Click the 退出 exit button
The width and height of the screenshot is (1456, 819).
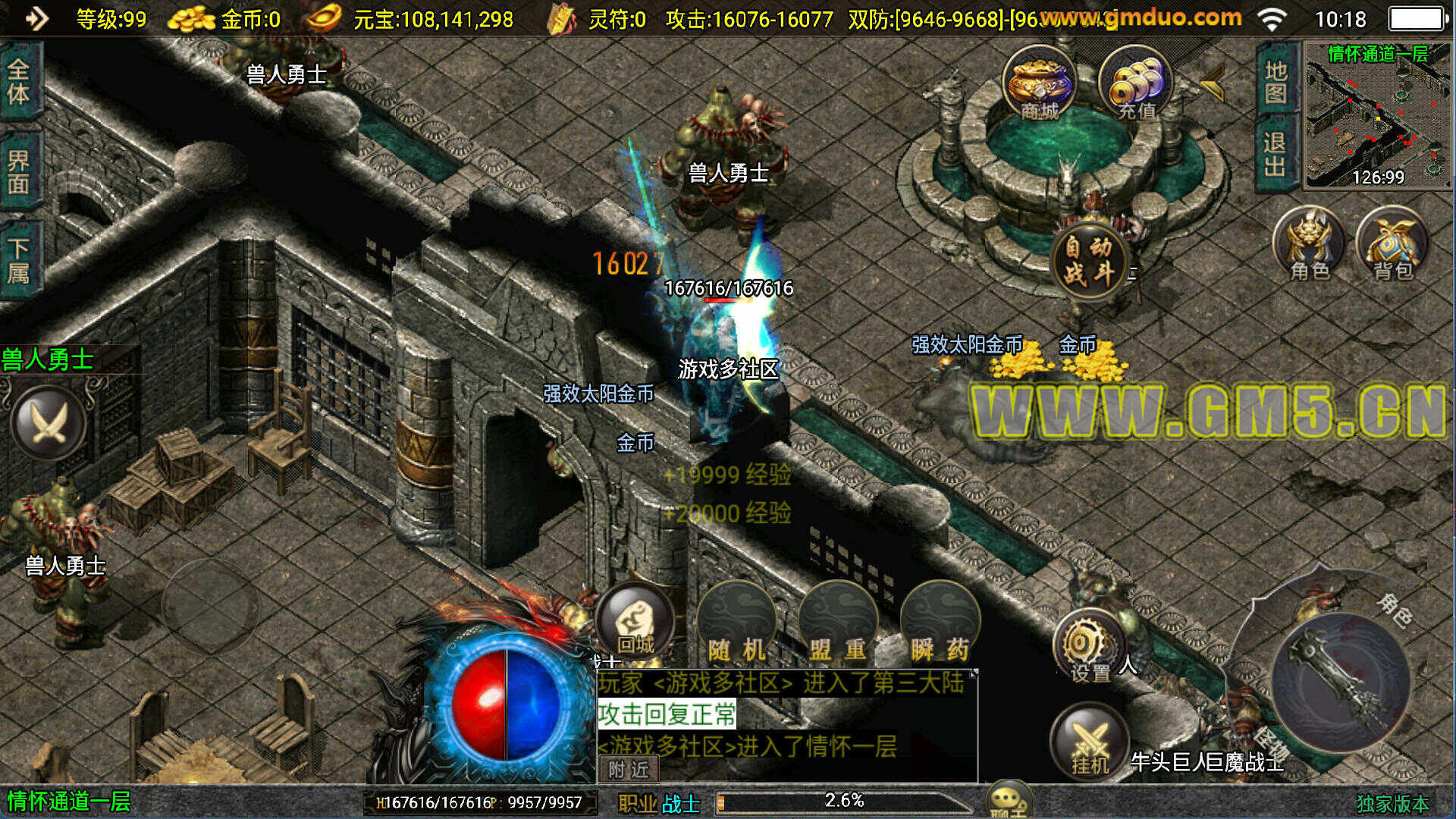coord(1276,155)
